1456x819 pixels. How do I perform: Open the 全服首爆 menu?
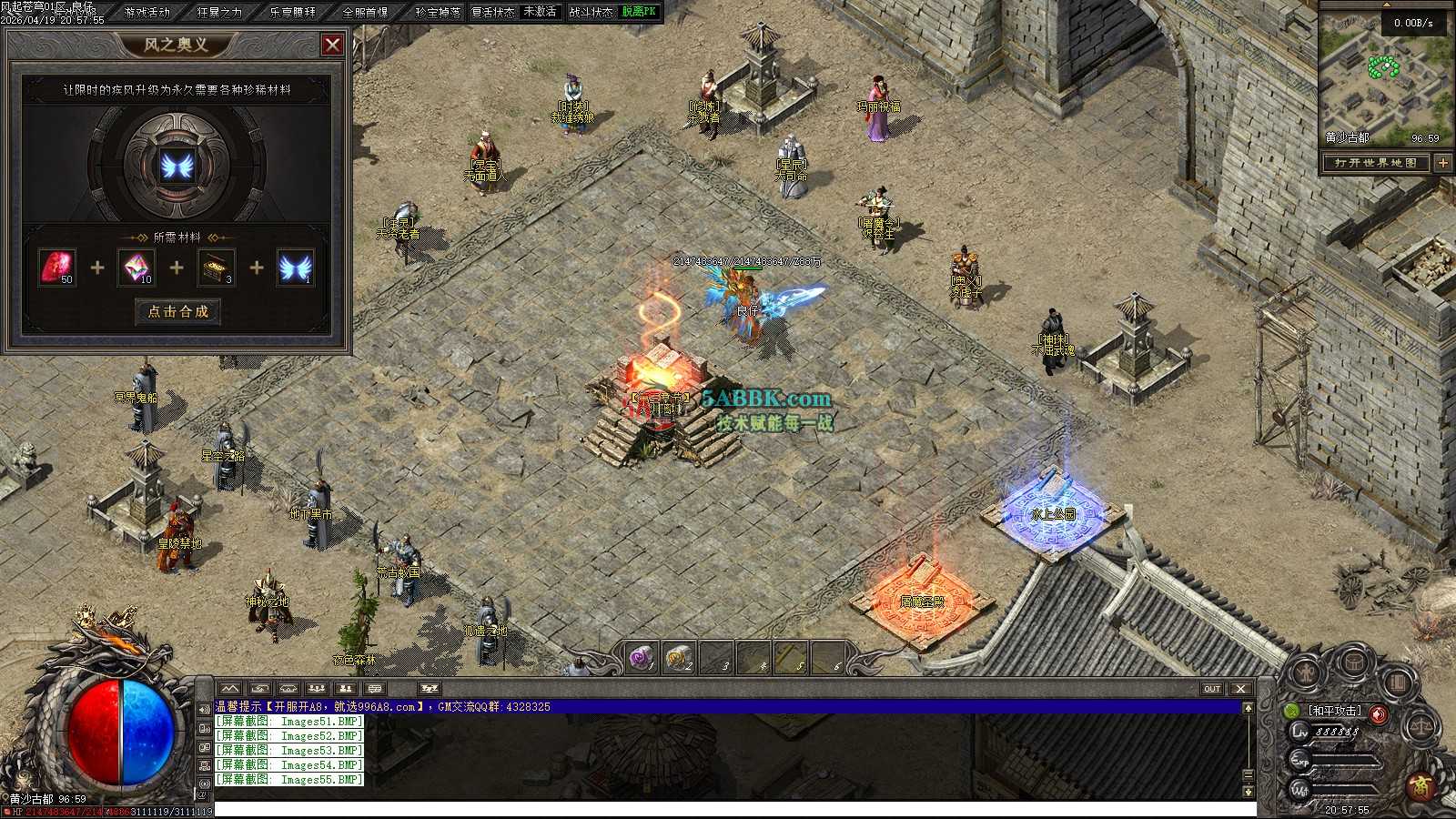pyautogui.click(x=365, y=12)
